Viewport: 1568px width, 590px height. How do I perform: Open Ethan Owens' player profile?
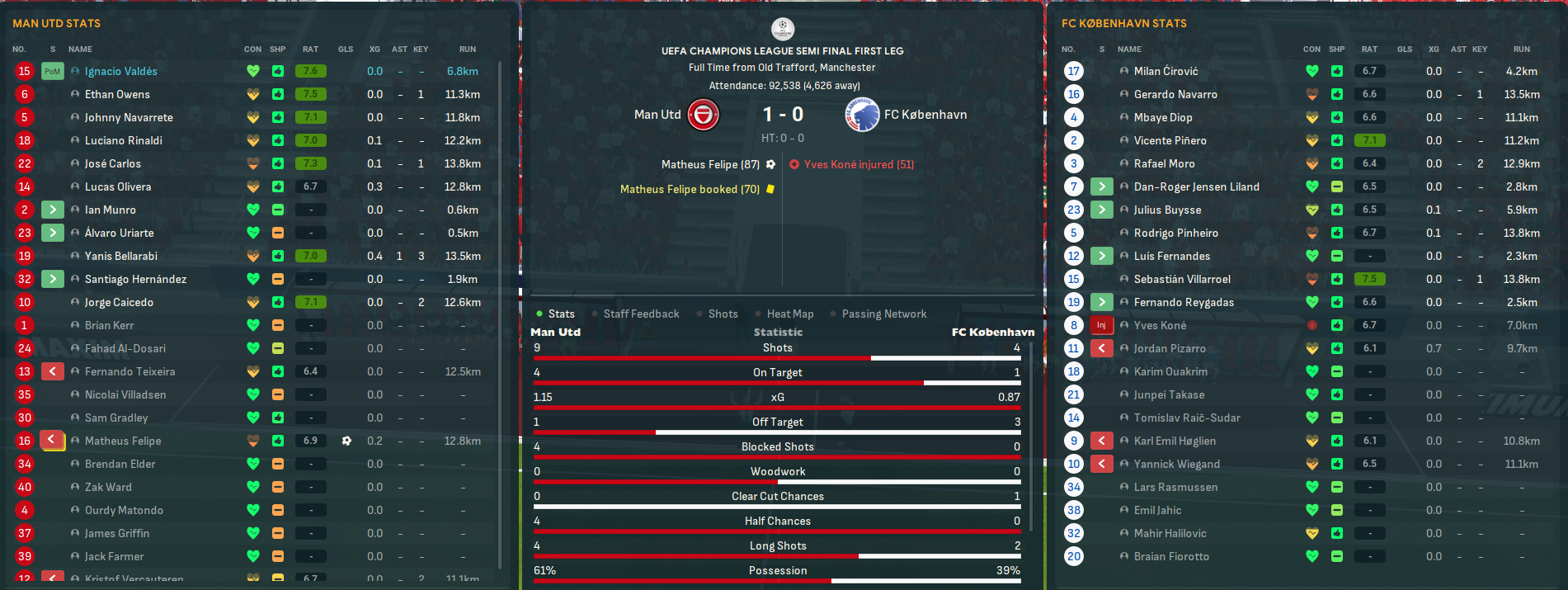coord(117,95)
